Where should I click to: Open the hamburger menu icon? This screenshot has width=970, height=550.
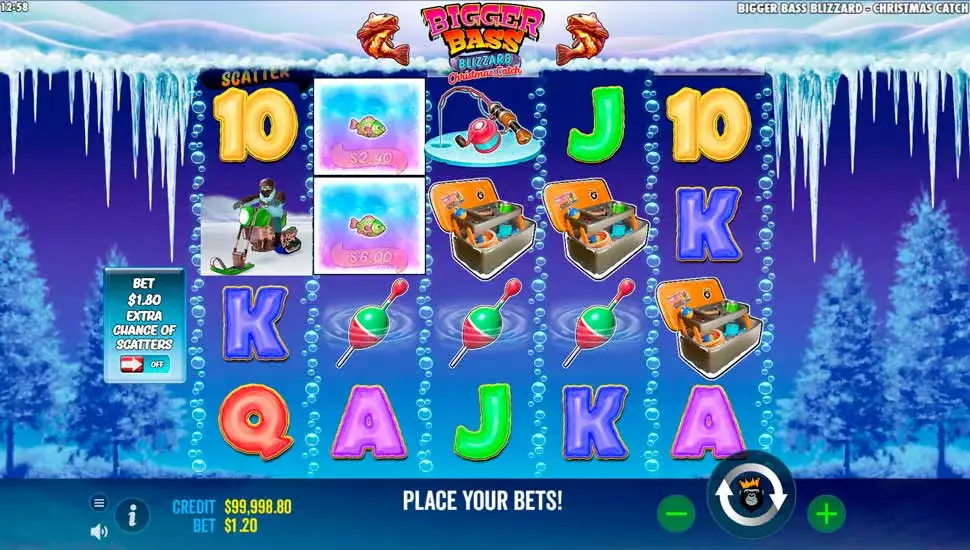99,503
